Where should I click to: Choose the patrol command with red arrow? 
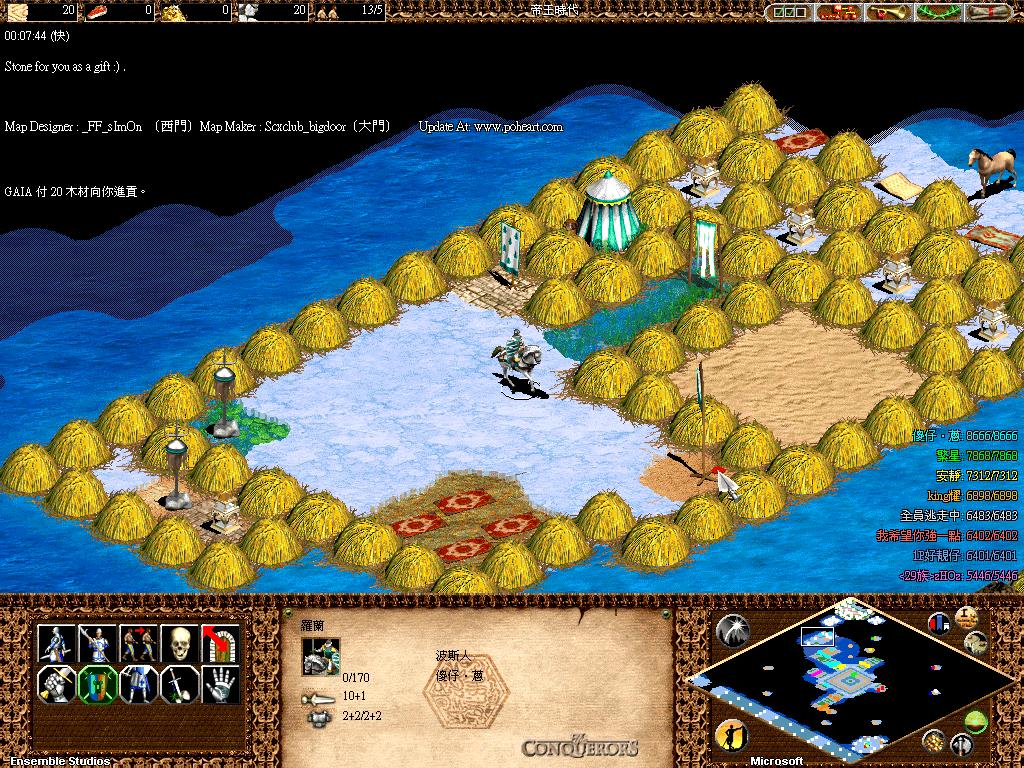(139, 643)
